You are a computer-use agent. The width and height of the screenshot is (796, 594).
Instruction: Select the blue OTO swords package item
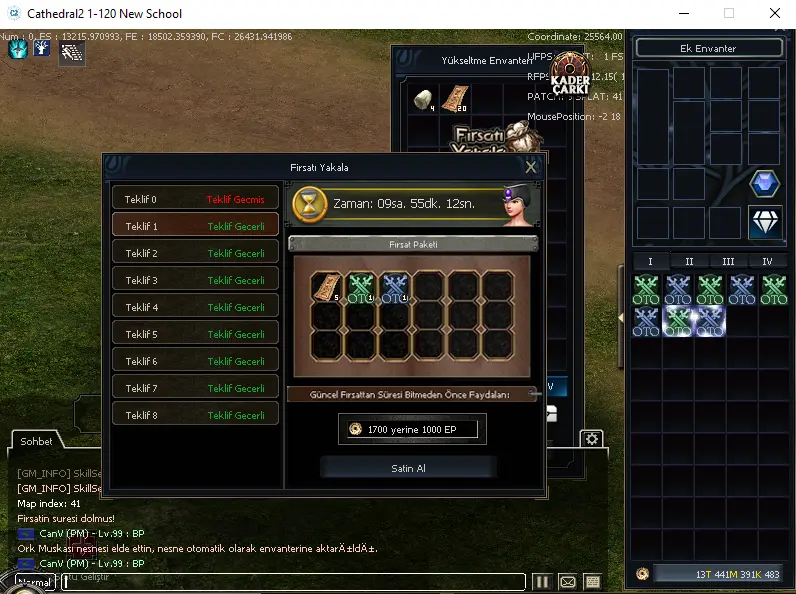tap(395, 288)
